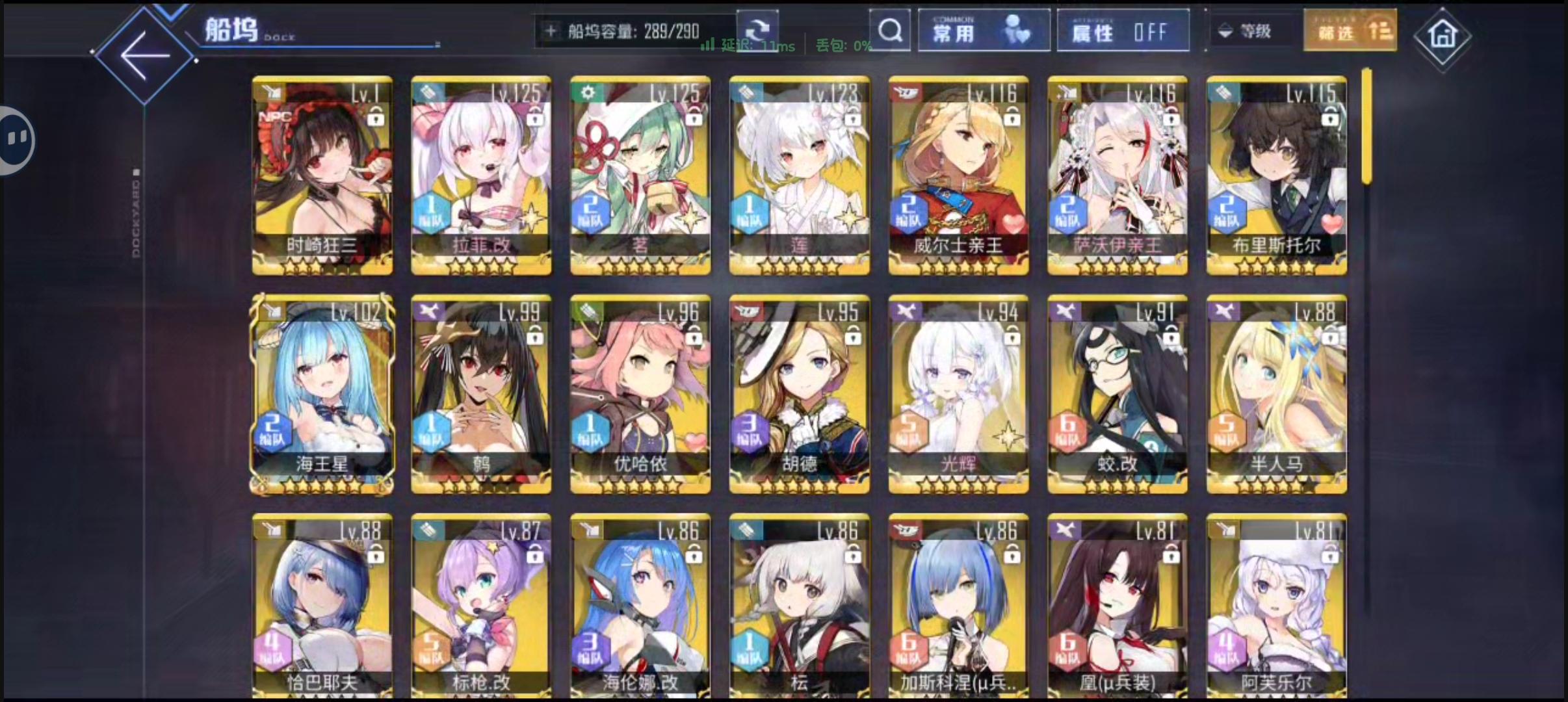The height and width of the screenshot is (702, 1568).
Task: Click the back arrow to exit the dock
Action: pyautogui.click(x=146, y=55)
